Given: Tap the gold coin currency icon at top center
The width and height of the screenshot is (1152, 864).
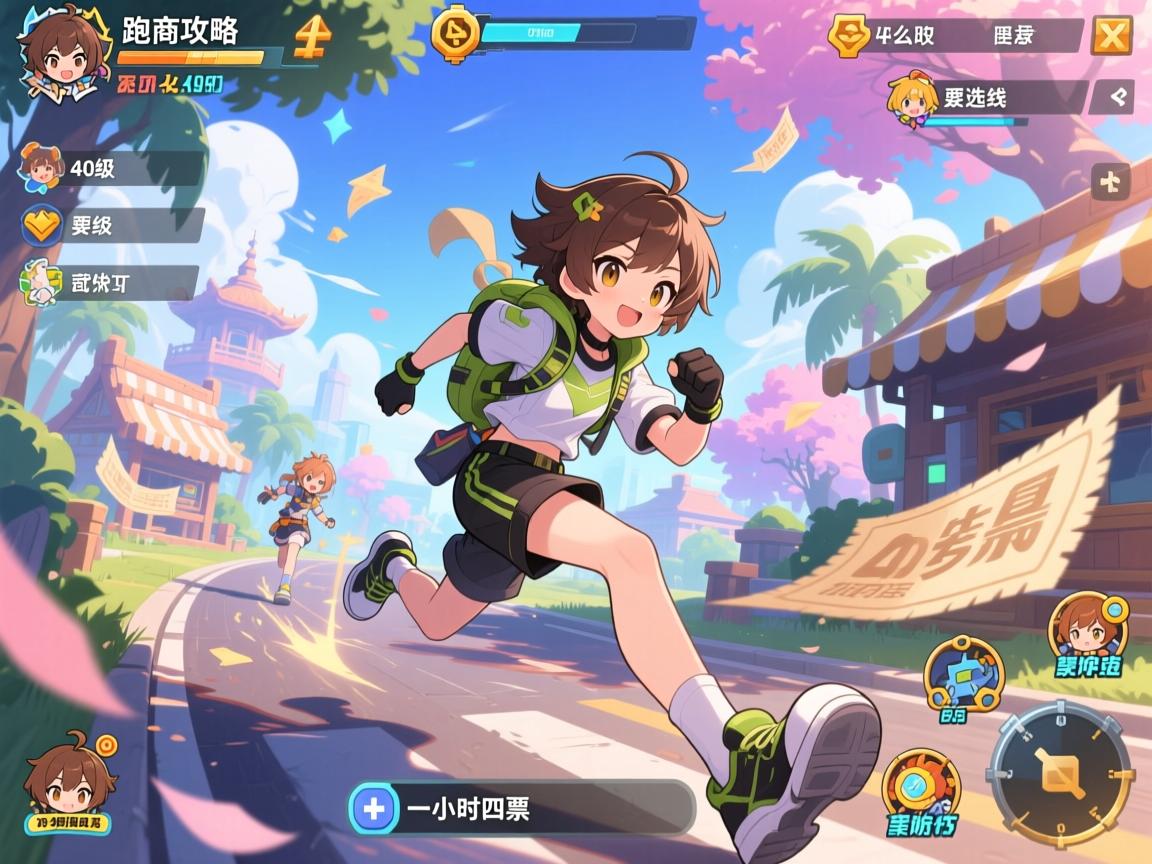Looking at the screenshot, I should (455, 32).
